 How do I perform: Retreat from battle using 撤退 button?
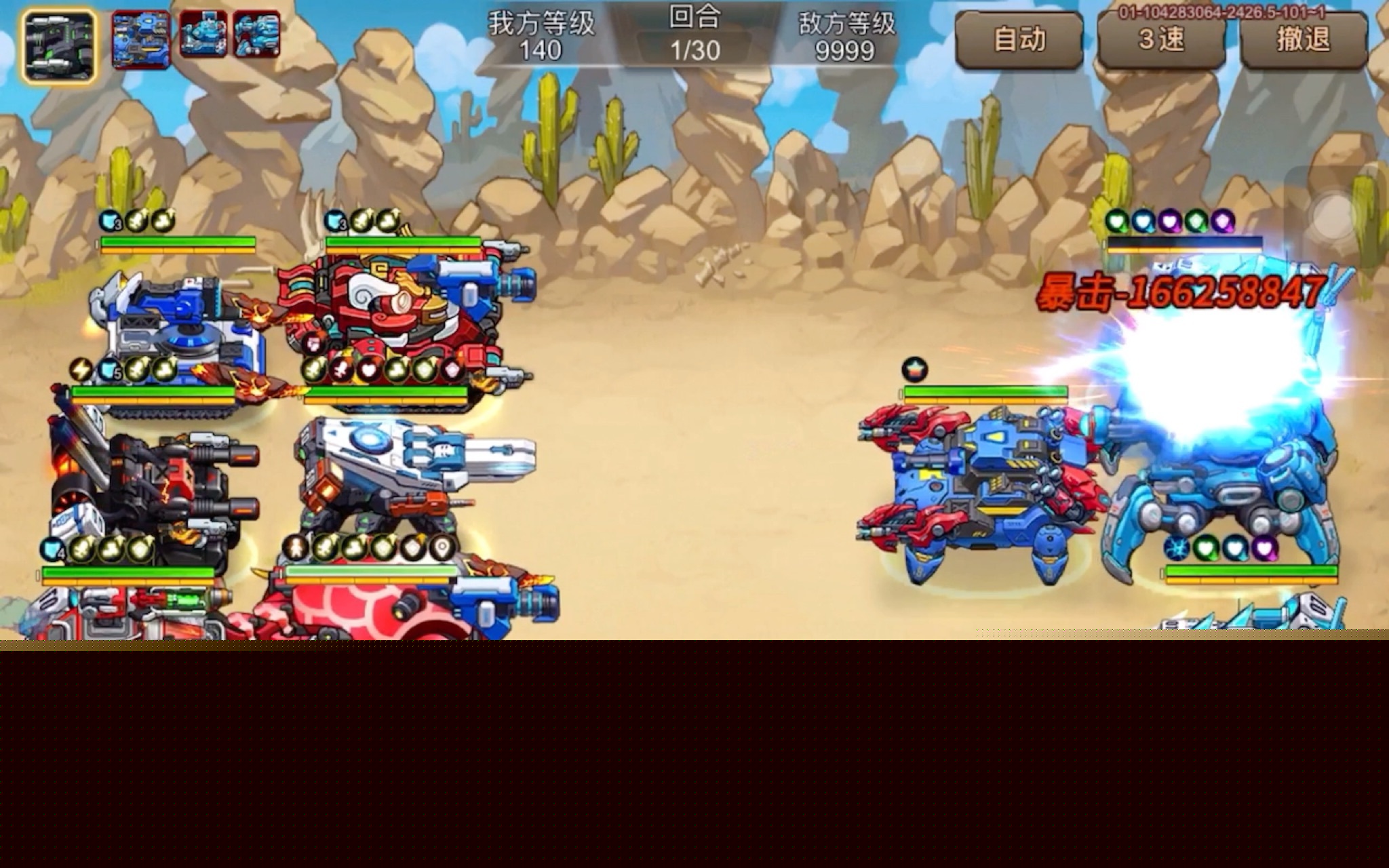[1304, 40]
